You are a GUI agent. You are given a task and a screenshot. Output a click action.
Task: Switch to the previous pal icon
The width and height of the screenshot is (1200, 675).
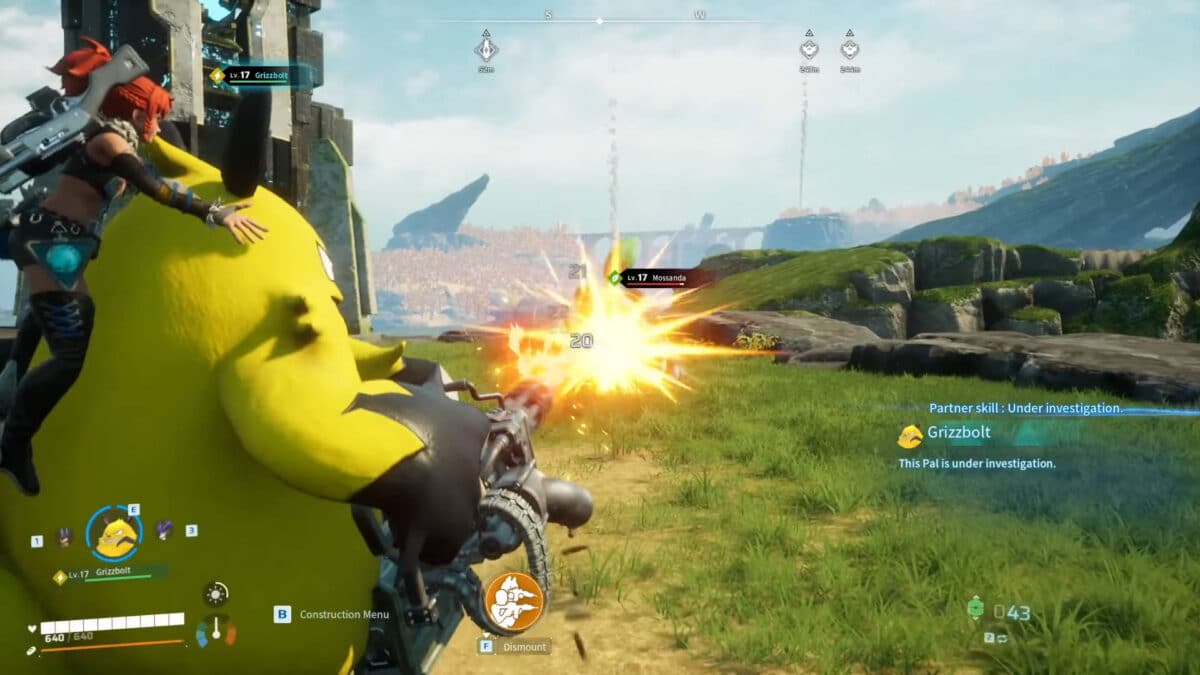(65, 537)
